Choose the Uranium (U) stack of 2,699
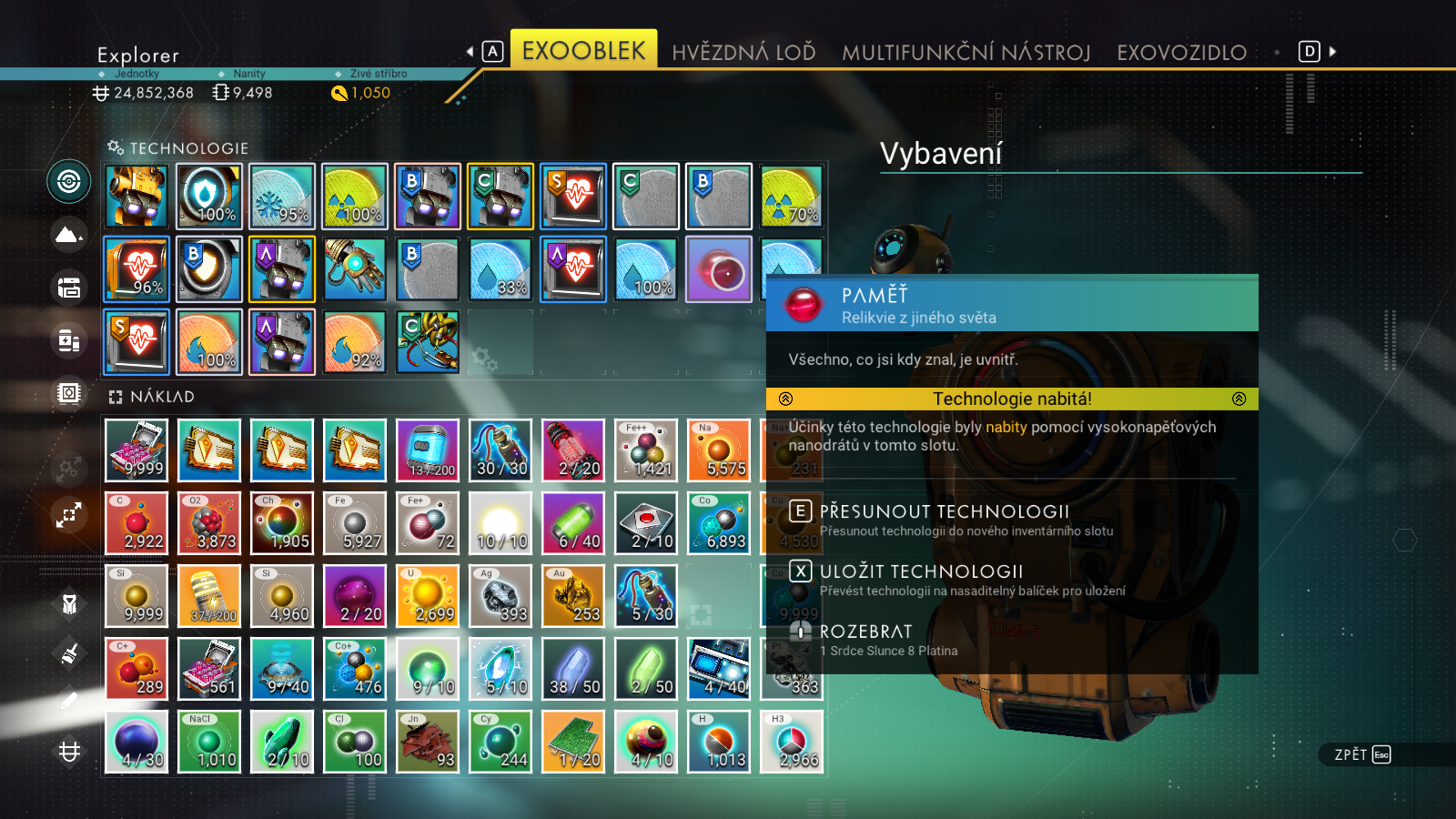Image resolution: width=1456 pixels, height=819 pixels. [x=428, y=596]
